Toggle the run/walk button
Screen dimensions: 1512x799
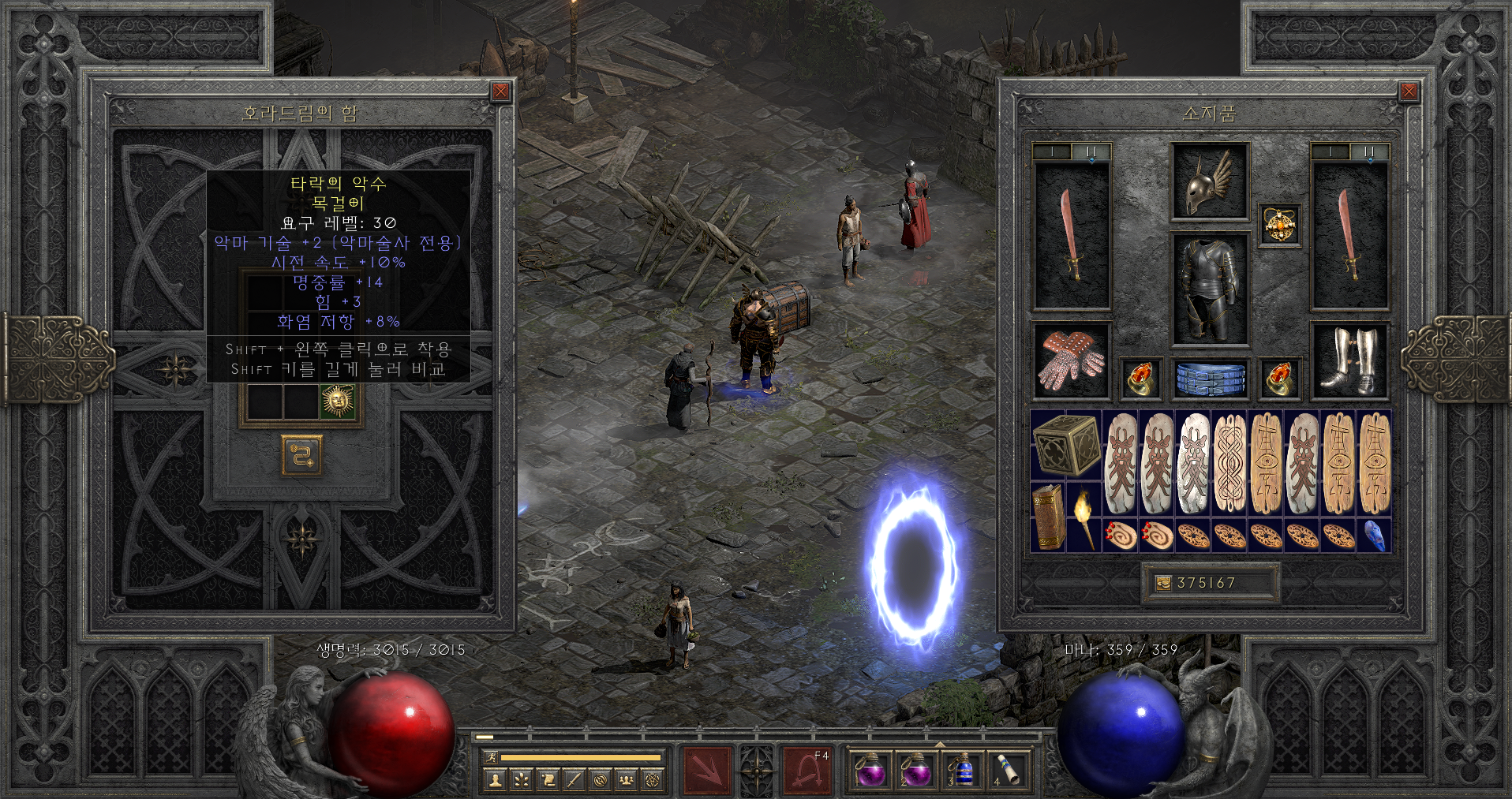(490, 757)
